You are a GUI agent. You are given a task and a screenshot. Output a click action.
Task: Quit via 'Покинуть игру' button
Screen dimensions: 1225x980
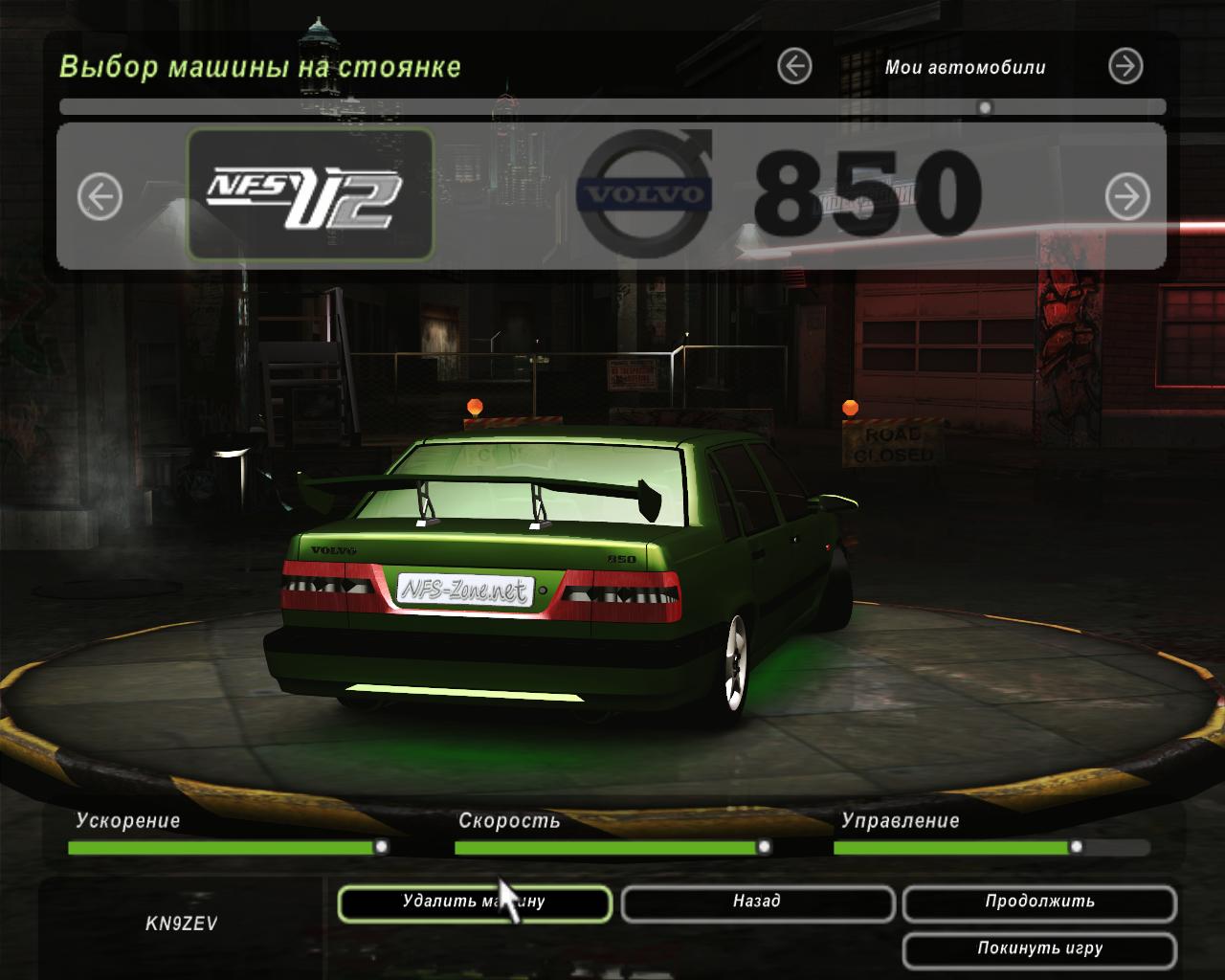[x=1039, y=950]
